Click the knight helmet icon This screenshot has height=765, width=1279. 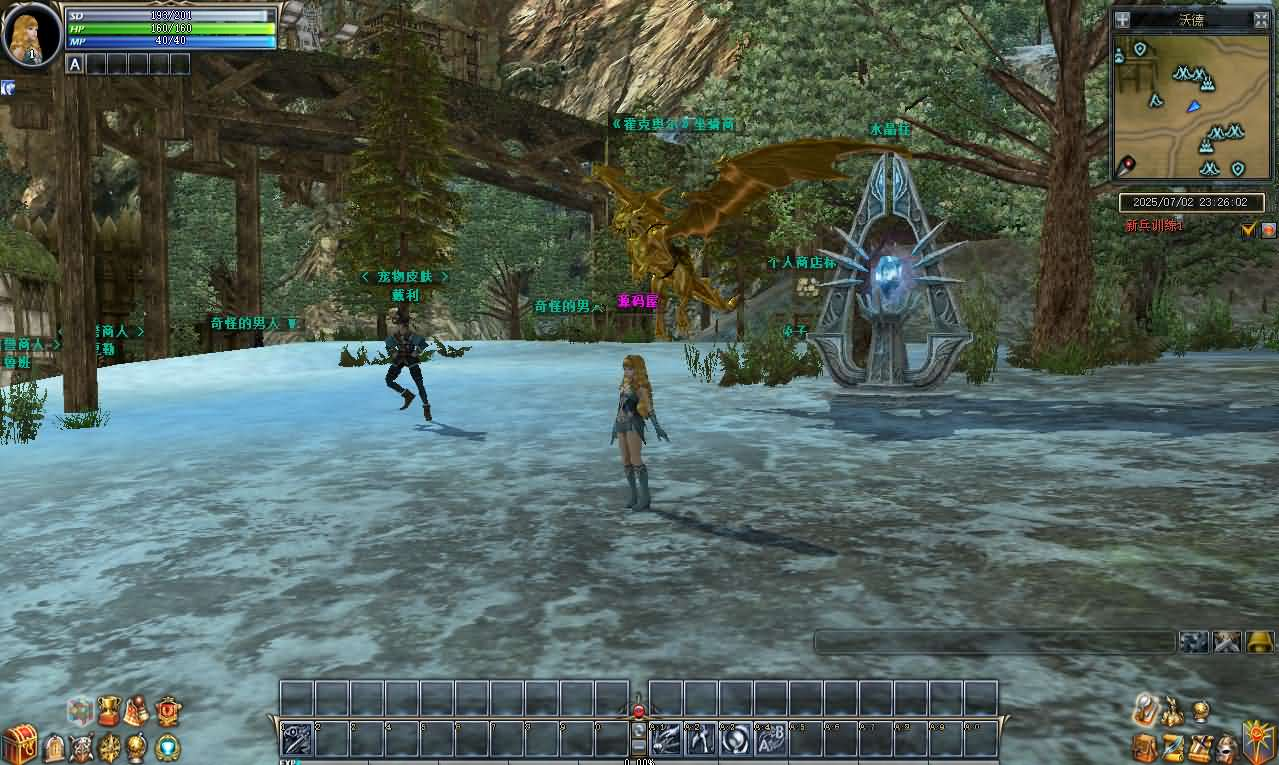coord(1227,748)
